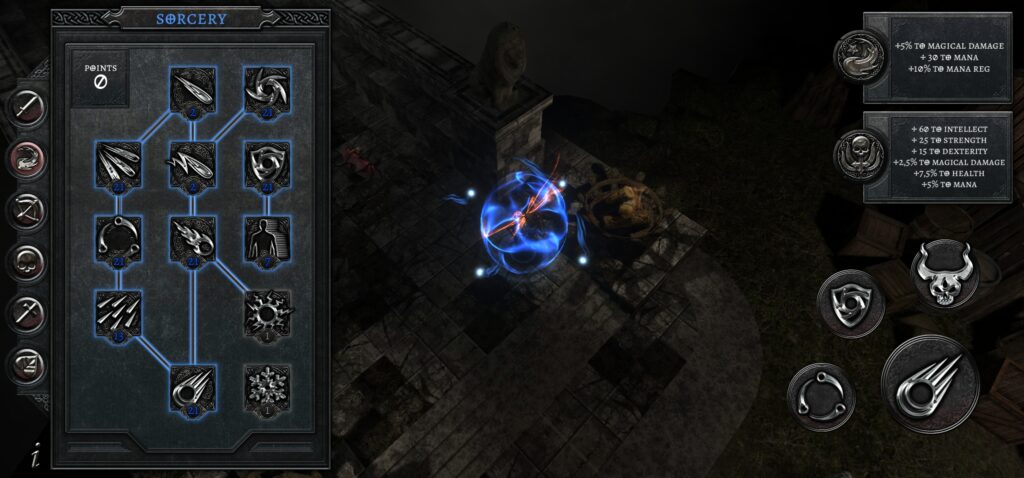Screen dimensions: 1024x478
Task: Select the snowflake frost skill node
Action: click(x=266, y=386)
